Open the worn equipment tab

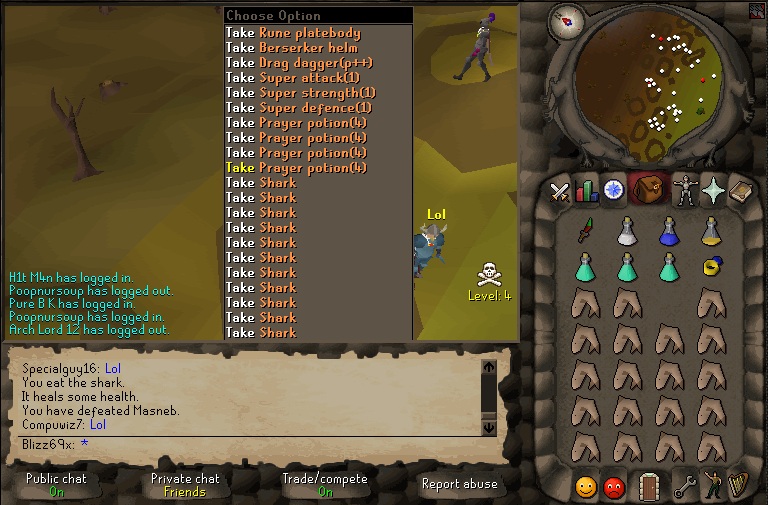685,190
